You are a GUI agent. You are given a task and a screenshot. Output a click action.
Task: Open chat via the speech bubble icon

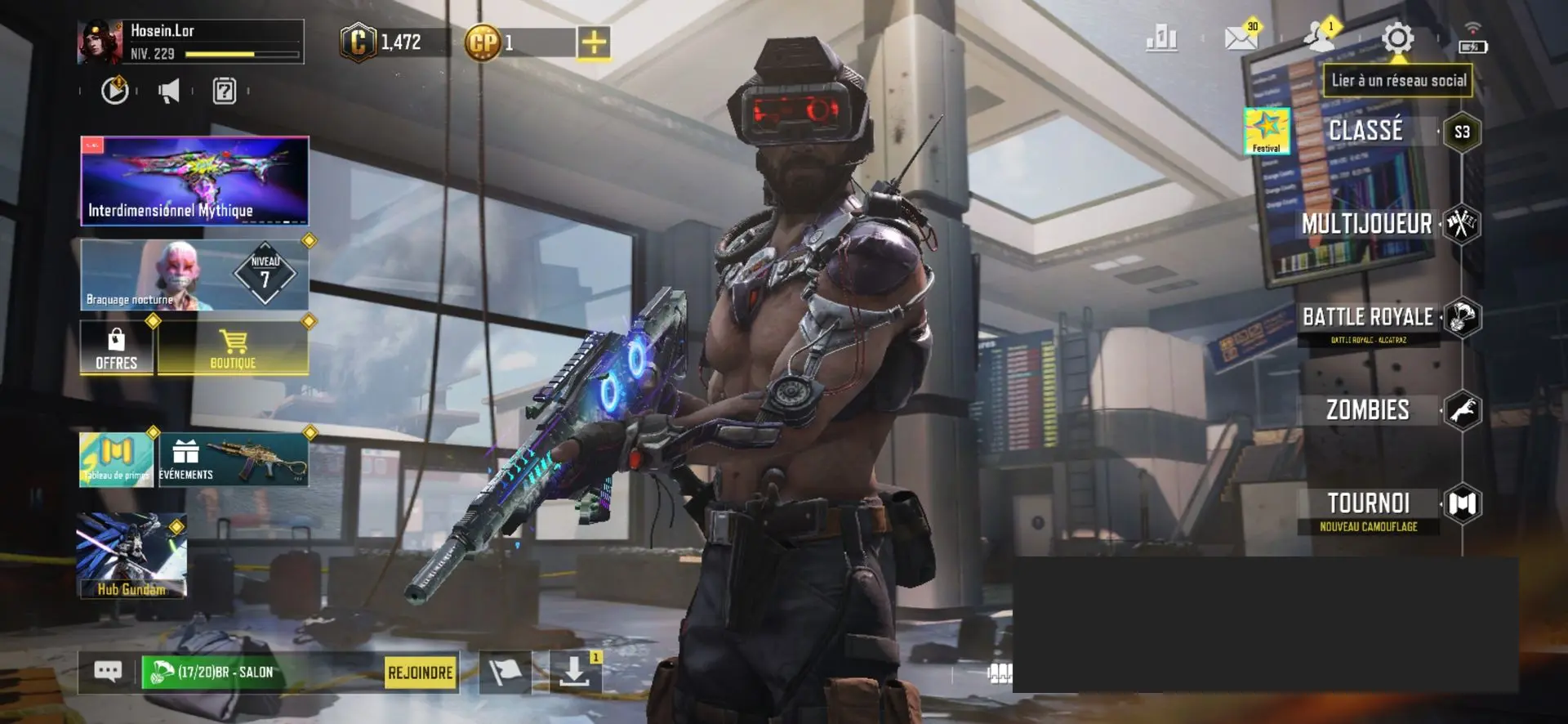pos(107,670)
